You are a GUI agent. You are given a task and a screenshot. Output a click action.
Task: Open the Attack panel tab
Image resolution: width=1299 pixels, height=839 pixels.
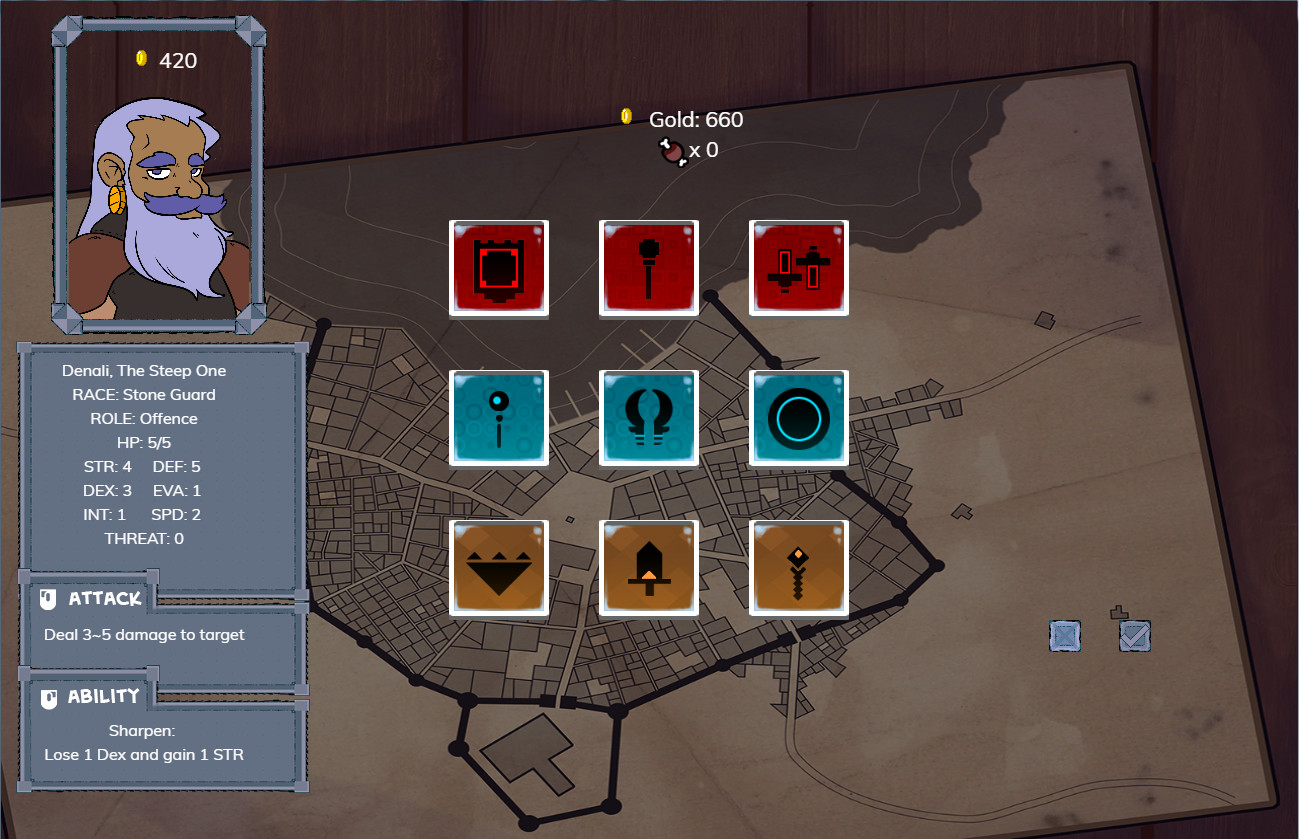tap(92, 599)
